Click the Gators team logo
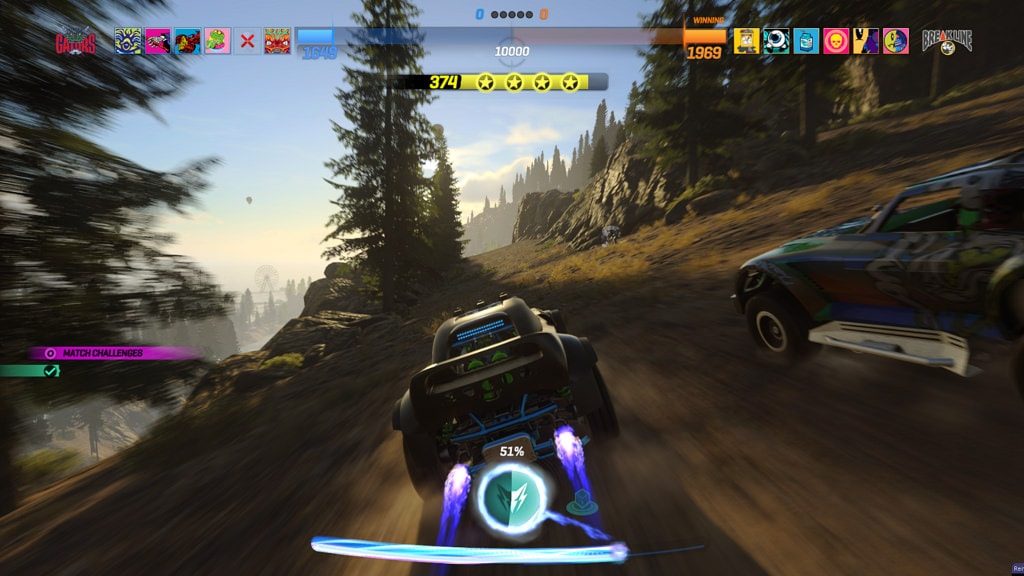The width and height of the screenshot is (1024, 576). [x=76, y=42]
